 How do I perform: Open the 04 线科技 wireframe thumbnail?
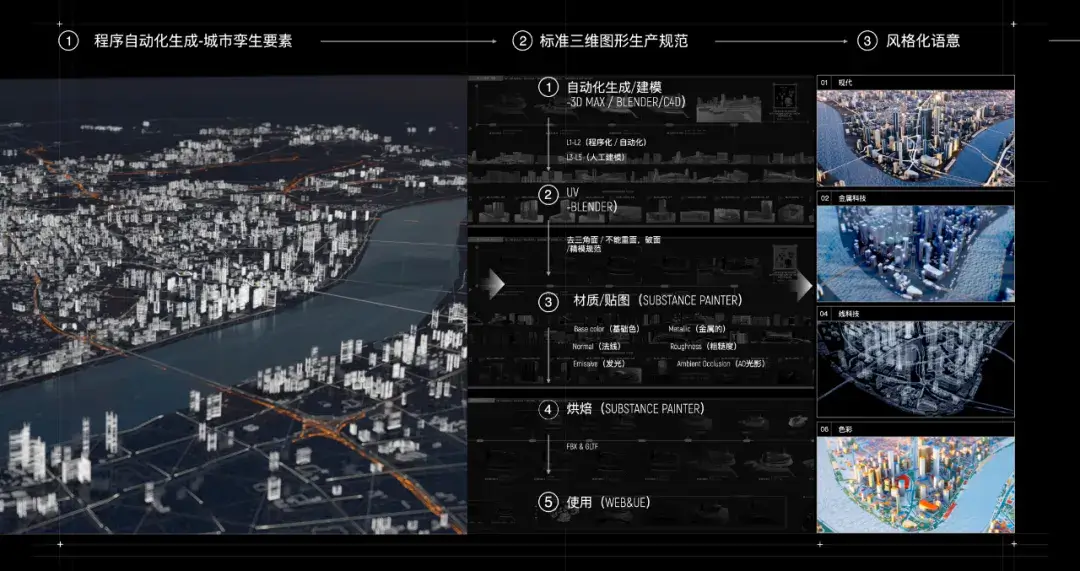click(915, 367)
